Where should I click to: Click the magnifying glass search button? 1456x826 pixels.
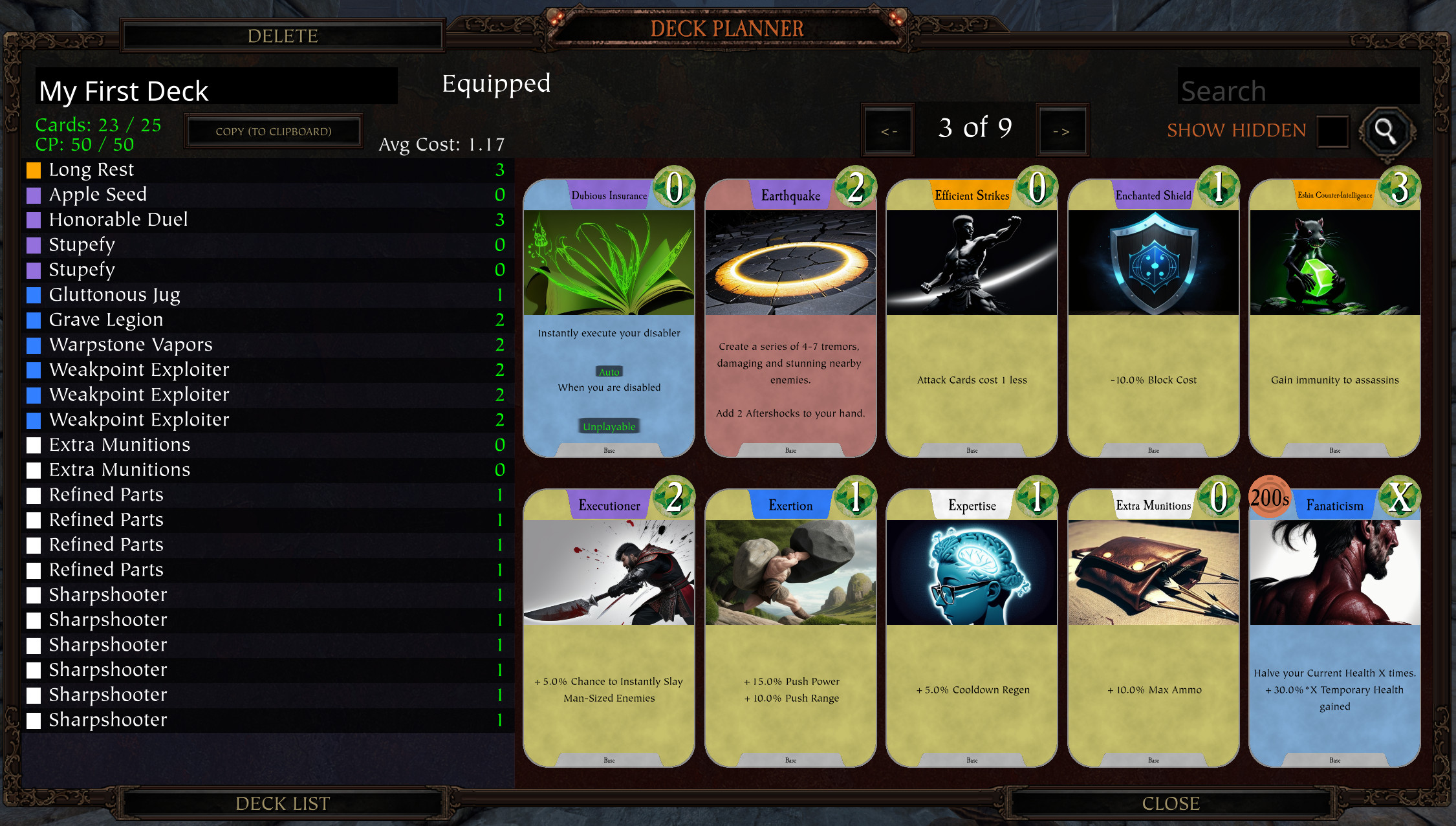[1385, 131]
